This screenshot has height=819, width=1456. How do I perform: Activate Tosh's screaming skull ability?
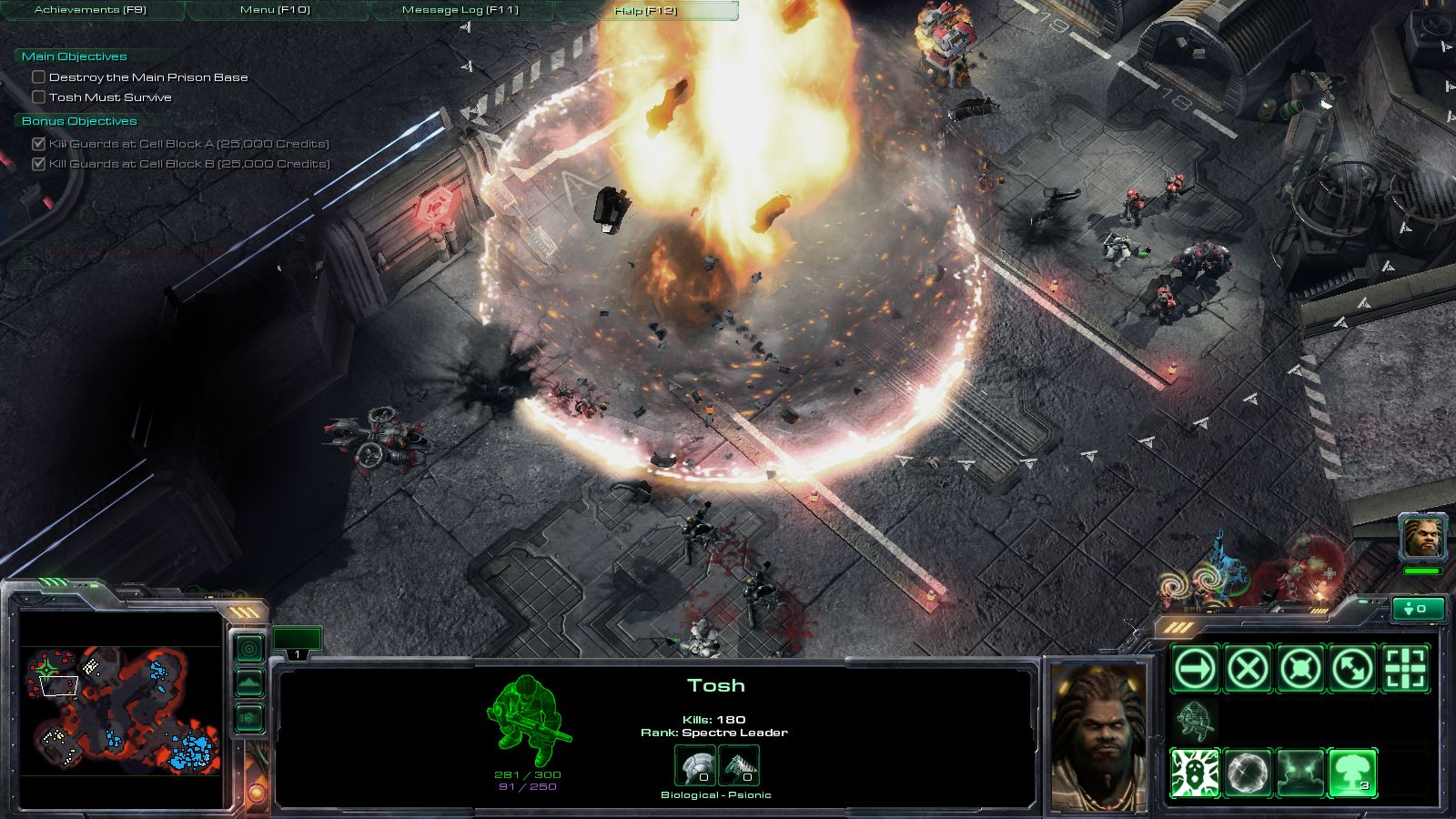(x=1195, y=773)
